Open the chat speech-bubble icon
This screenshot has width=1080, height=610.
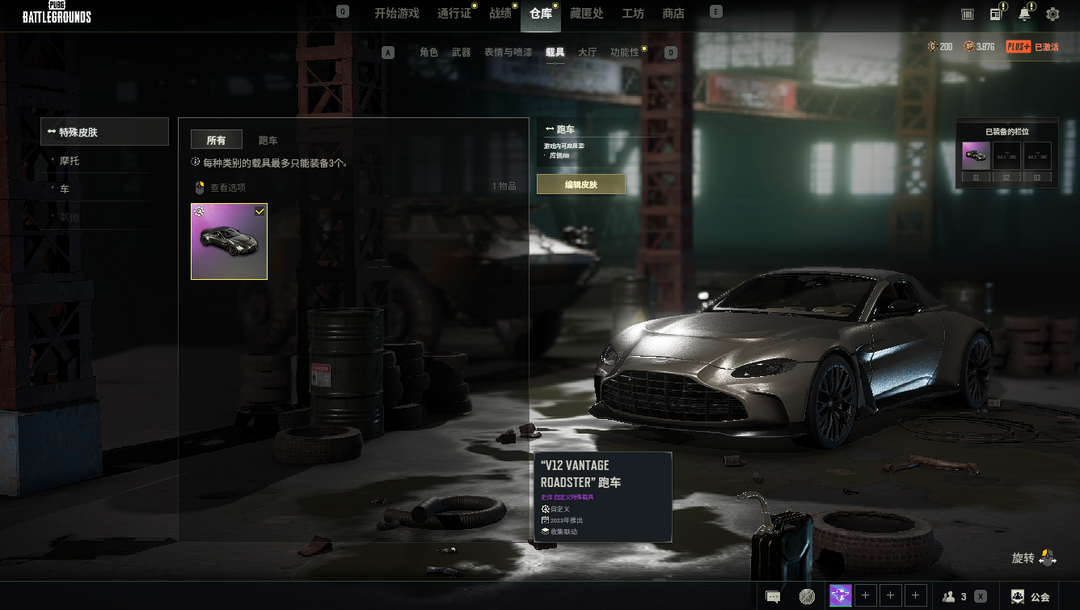point(773,596)
